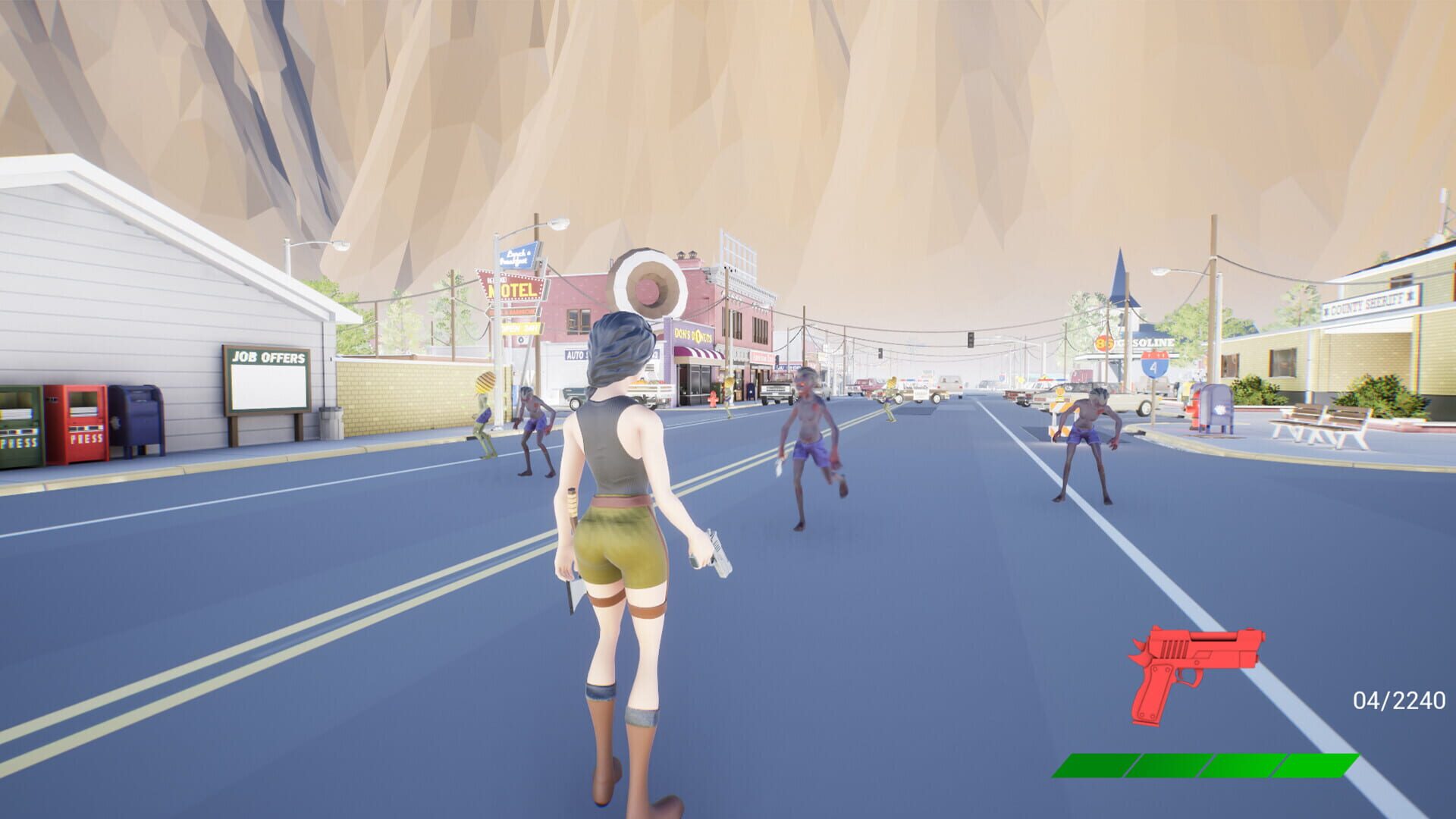The width and height of the screenshot is (1456, 819).
Task: Click the orange 86 Gasoline circle logo
Action: coord(1103,341)
